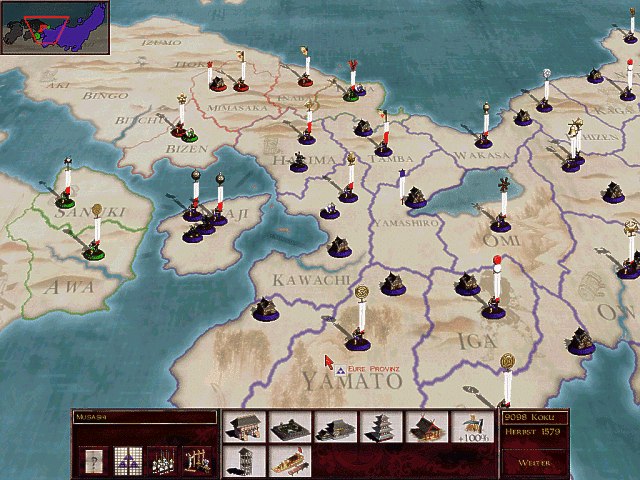Image resolution: width=640 pixels, height=480 pixels.
Task: Select the ship port building icon
Action: tap(290, 461)
